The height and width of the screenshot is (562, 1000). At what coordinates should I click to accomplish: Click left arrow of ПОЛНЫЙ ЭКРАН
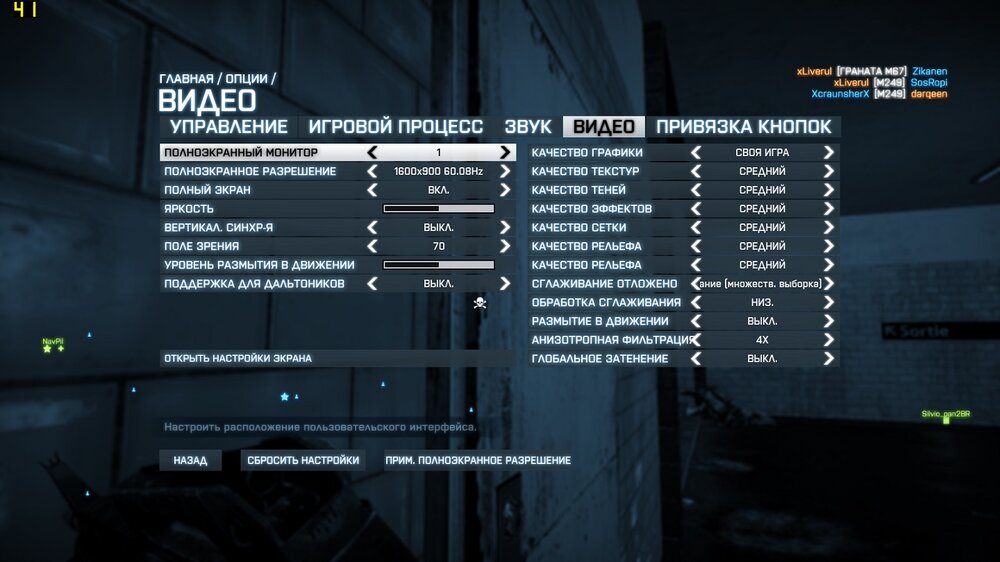(373, 190)
